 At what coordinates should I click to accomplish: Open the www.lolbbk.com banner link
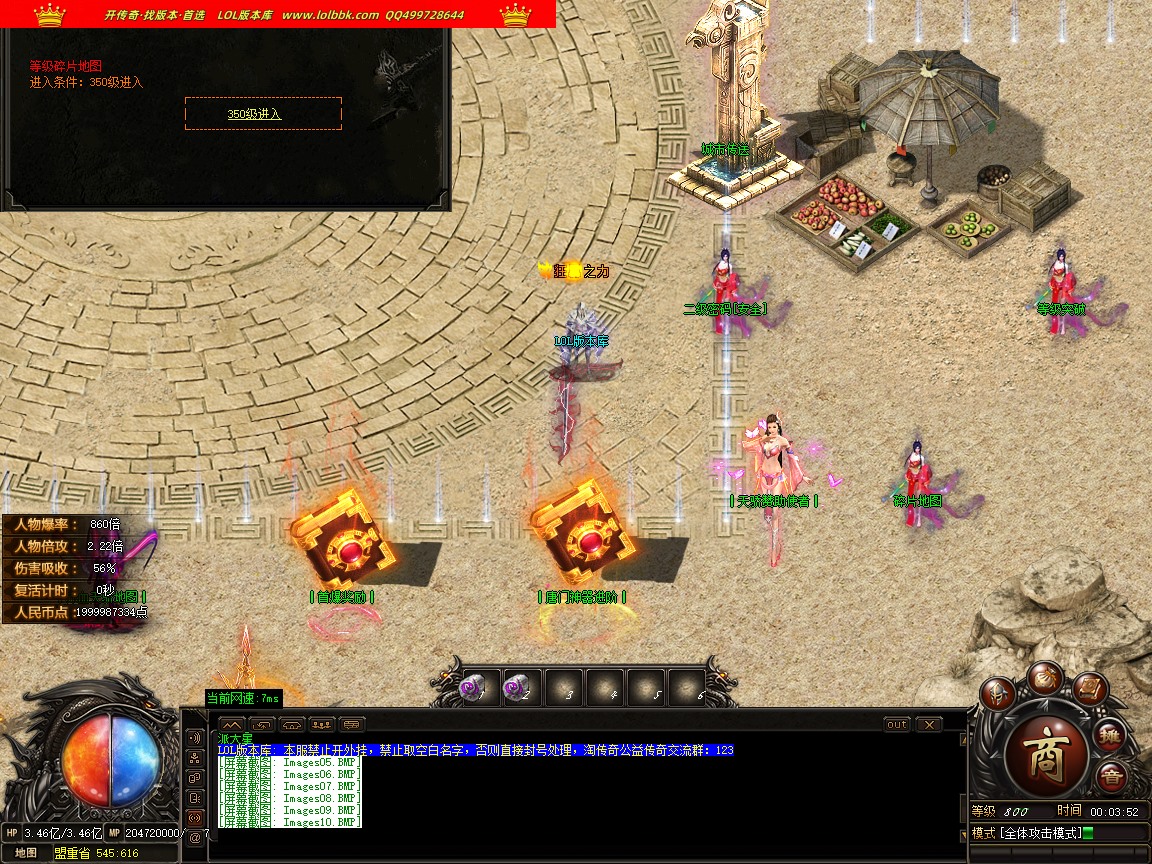[330, 15]
